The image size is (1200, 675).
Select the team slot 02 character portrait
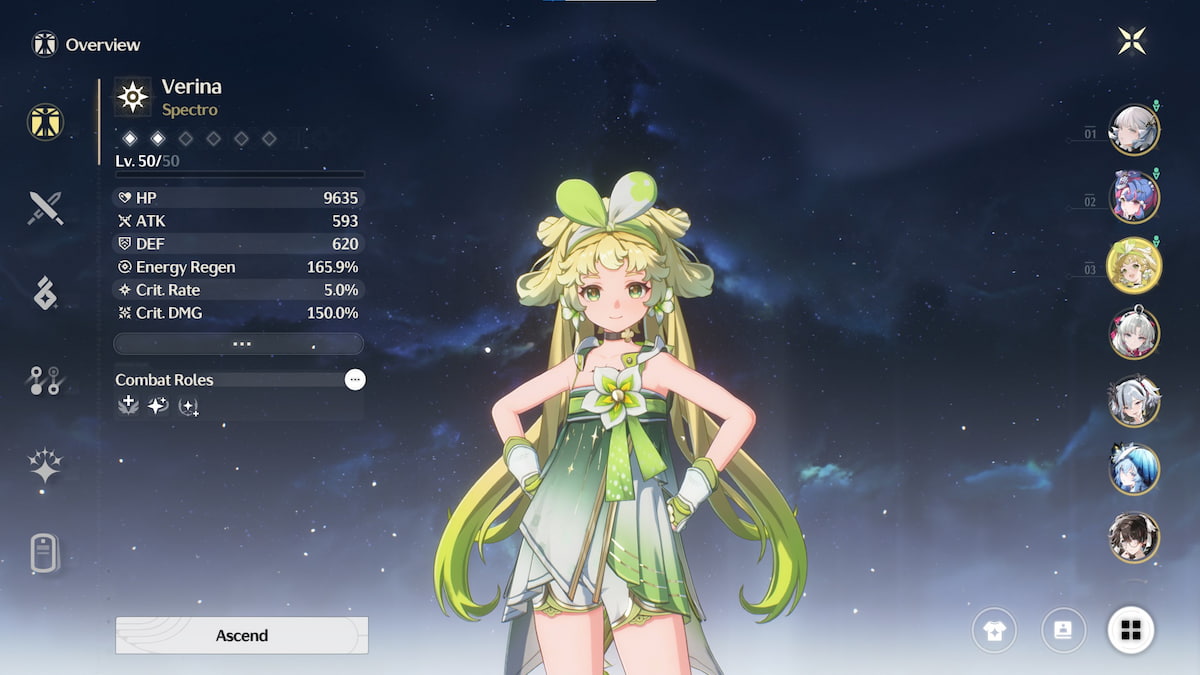[x=1134, y=197]
